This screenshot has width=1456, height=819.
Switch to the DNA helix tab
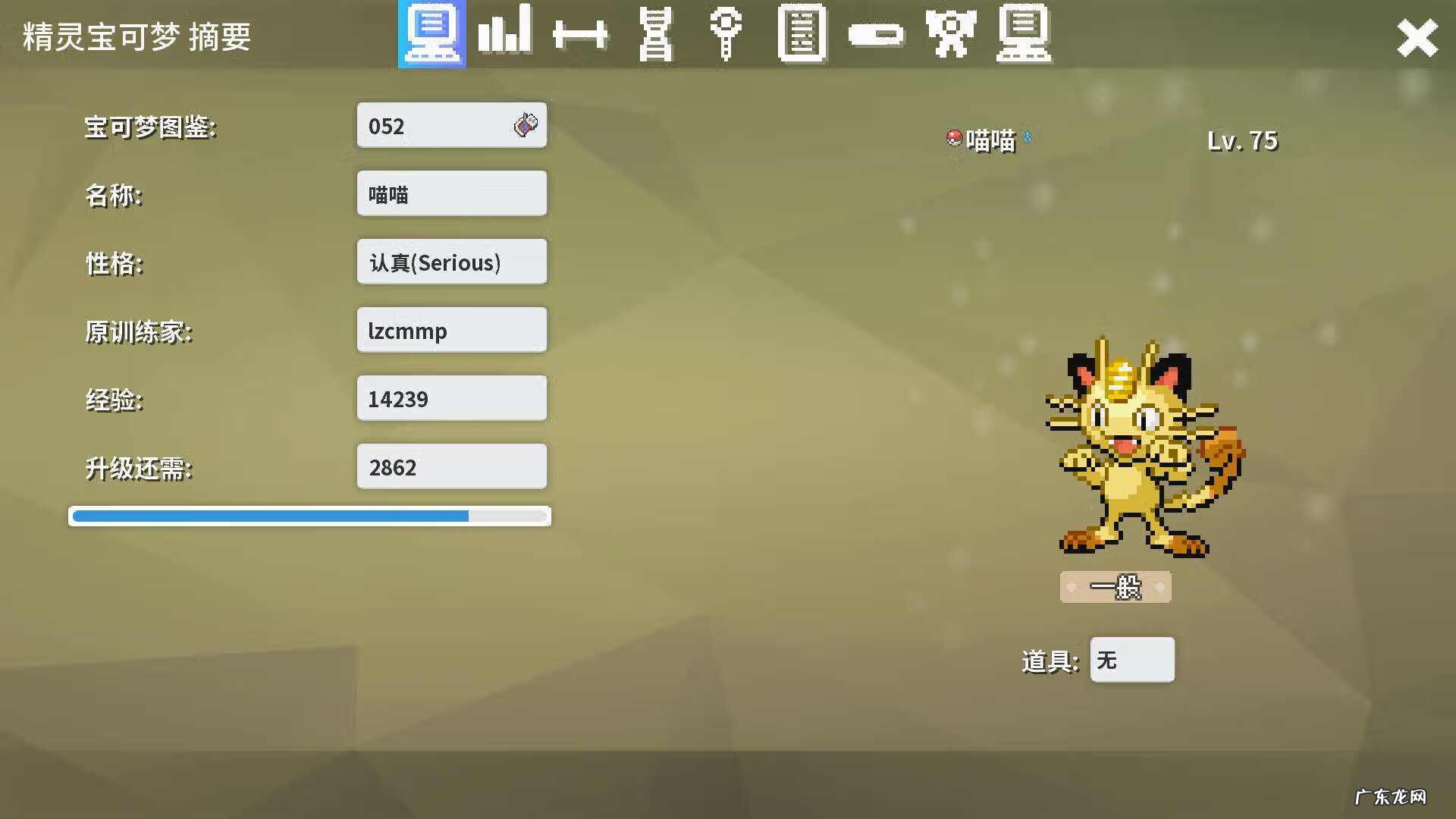coord(655,34)
